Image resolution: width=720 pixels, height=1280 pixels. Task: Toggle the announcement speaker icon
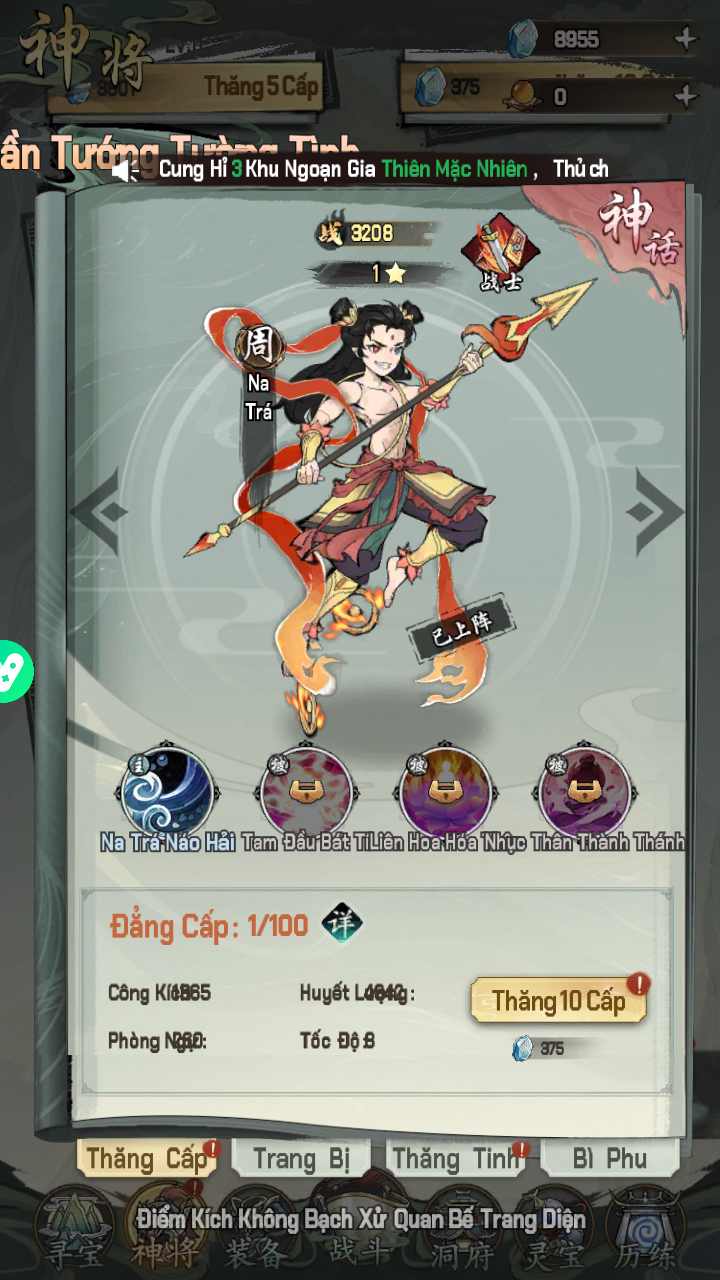(x=126, y=170)
